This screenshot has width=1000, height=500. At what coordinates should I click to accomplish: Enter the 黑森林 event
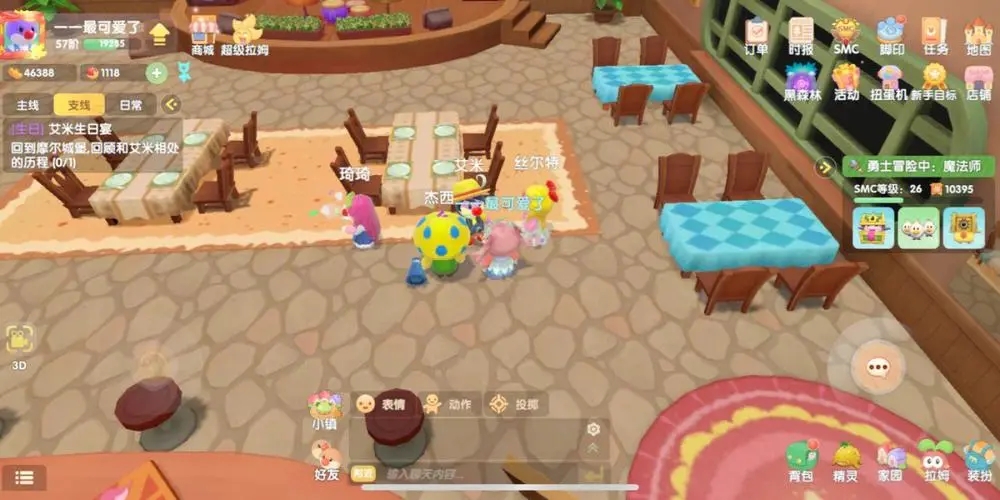(x=801, y=82)
